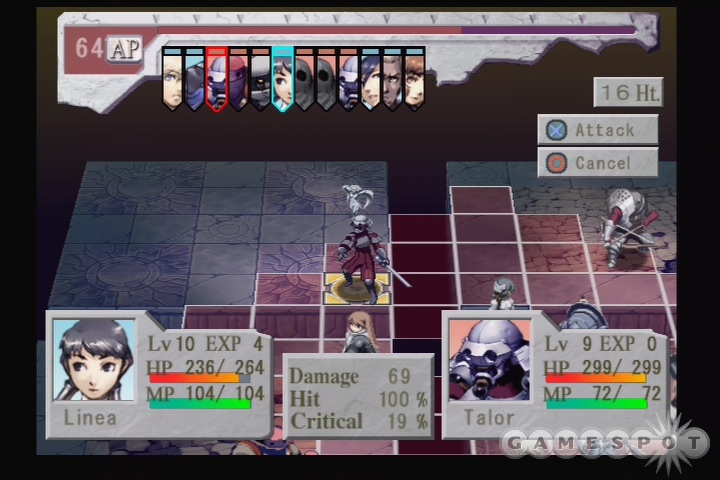Choose the Attack command
The width and height of the screenshot is (720, 480).
coord(597,130)
